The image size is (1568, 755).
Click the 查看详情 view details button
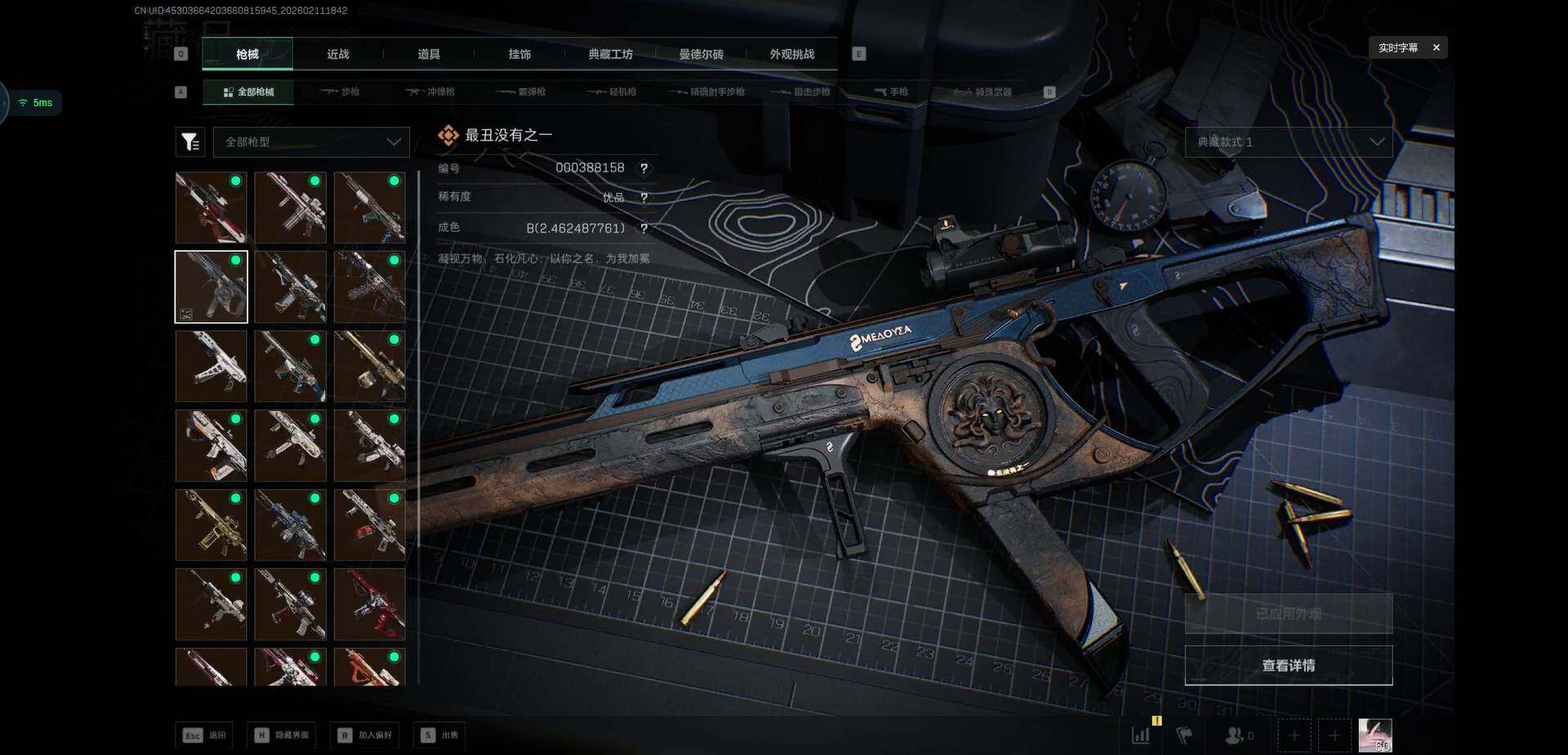[x=1288, y=665]
